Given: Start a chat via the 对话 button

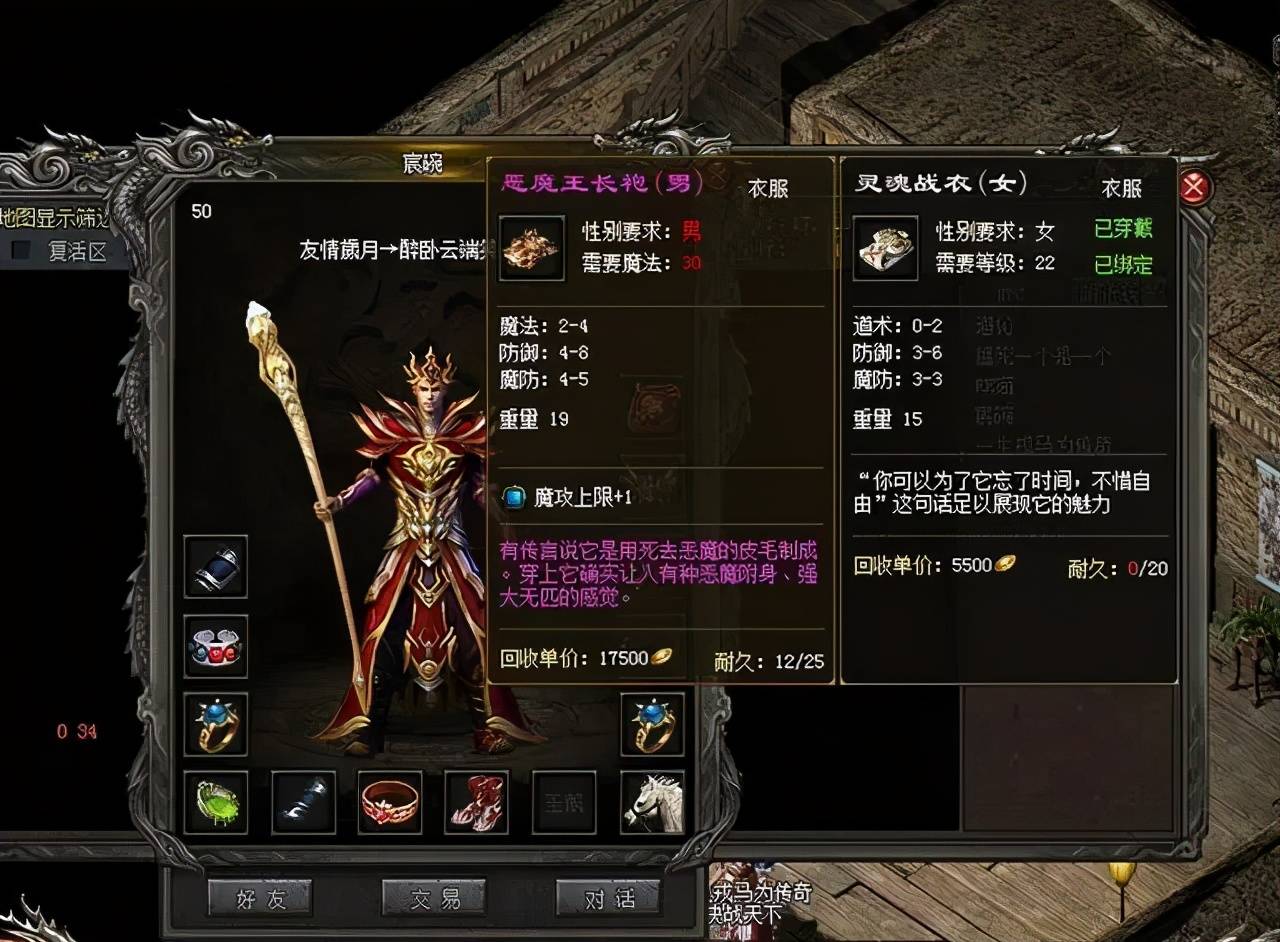Looking at the screenshot, I should click(x=609, y=897).
